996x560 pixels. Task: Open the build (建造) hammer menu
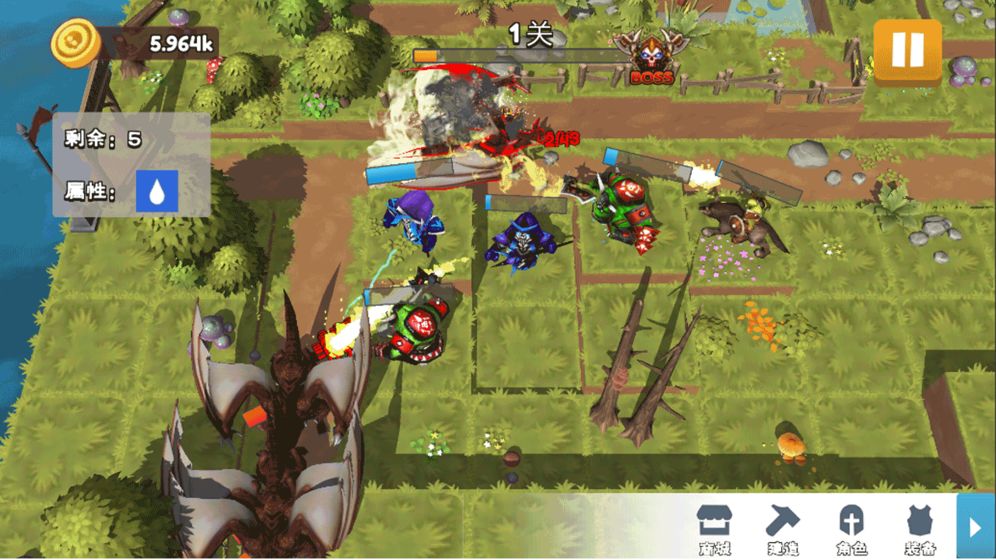(x=783, y=528)
